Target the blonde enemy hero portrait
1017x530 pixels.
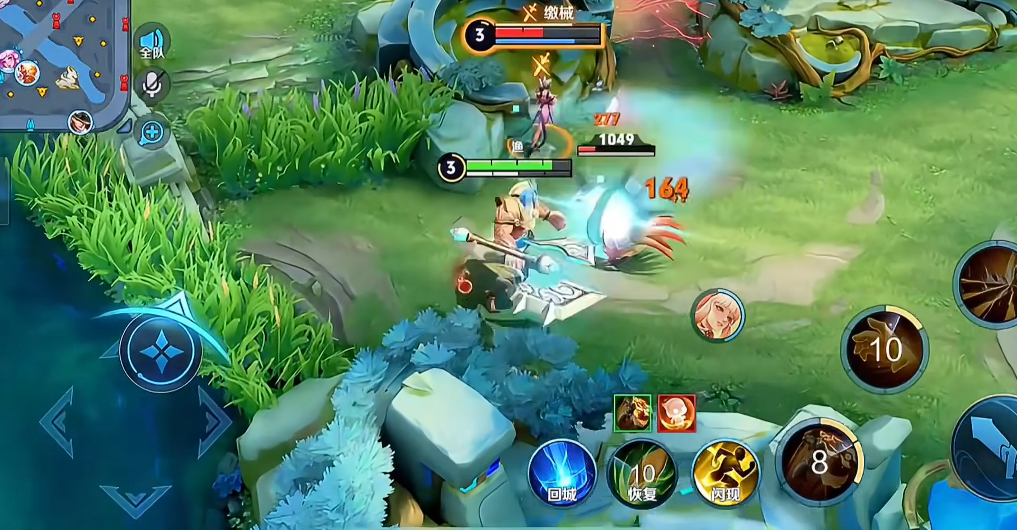[x=718, y=315]
